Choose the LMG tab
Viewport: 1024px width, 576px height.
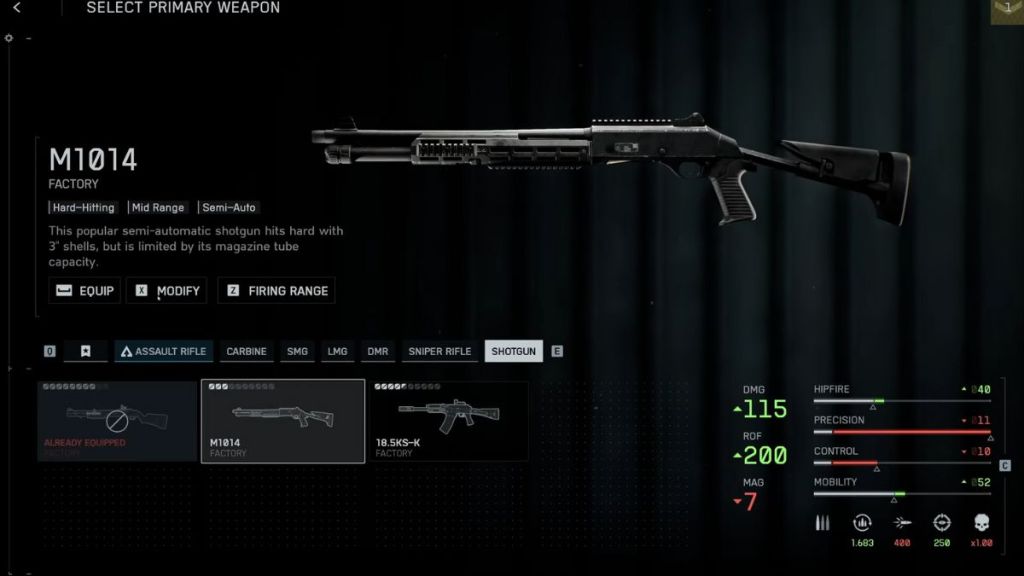point(338,351)
